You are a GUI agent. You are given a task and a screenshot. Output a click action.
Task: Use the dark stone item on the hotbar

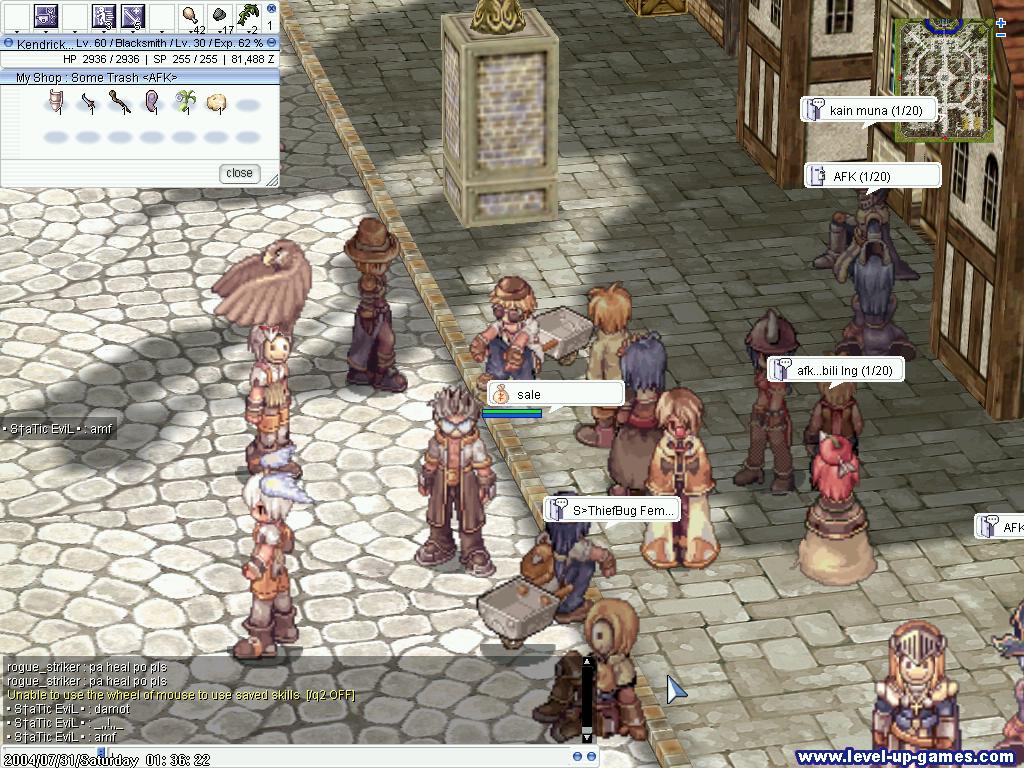(x=219, y=16)
